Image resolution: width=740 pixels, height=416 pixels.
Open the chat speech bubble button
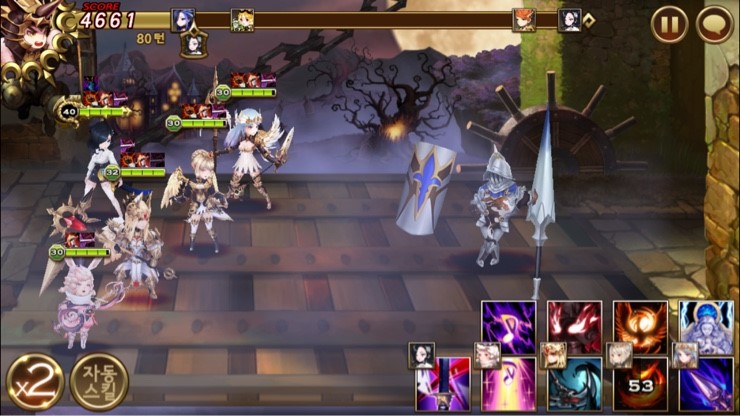(x=714, y=24)
